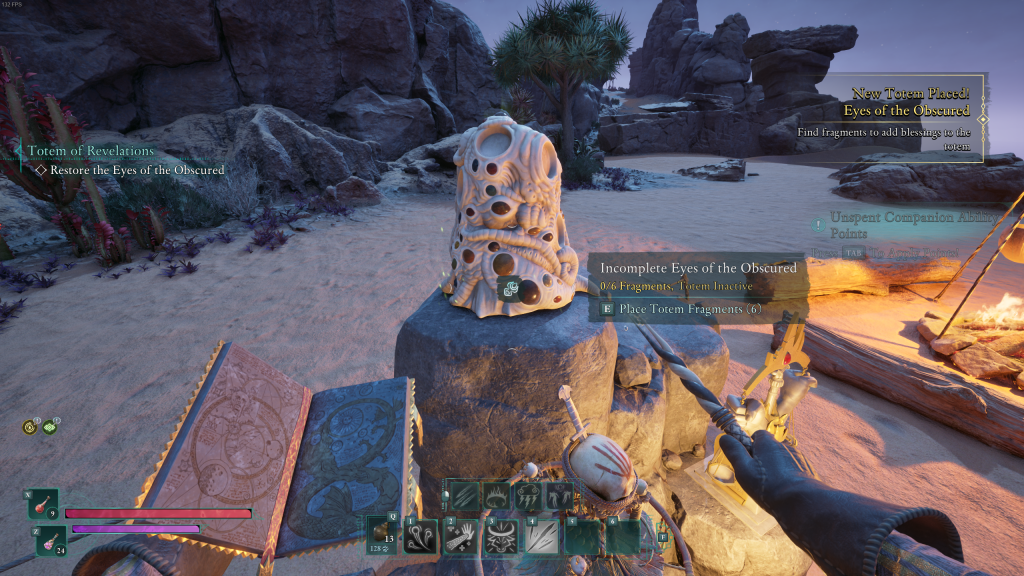This screenshot has width=1024, height=576.
Task: Choose Place Totem Fragments option
Action: coord(688,309)
